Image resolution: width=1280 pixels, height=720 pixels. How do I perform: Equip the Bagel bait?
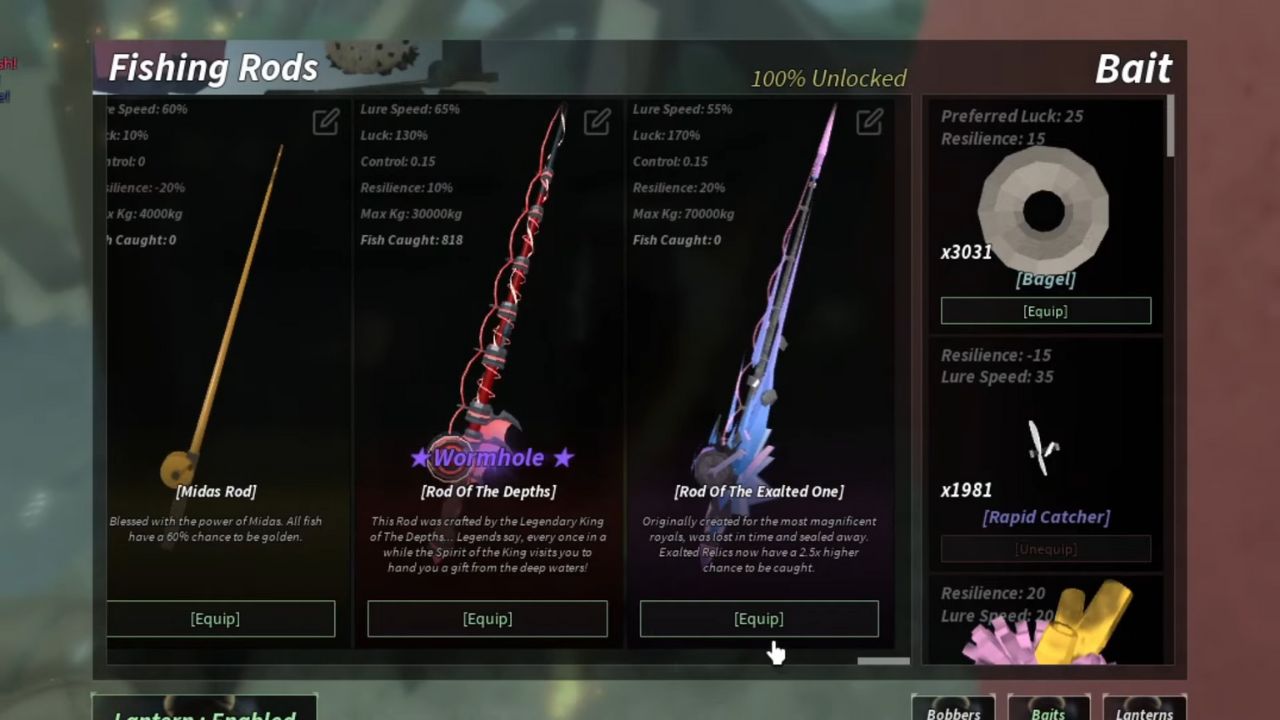(1045, 311)
